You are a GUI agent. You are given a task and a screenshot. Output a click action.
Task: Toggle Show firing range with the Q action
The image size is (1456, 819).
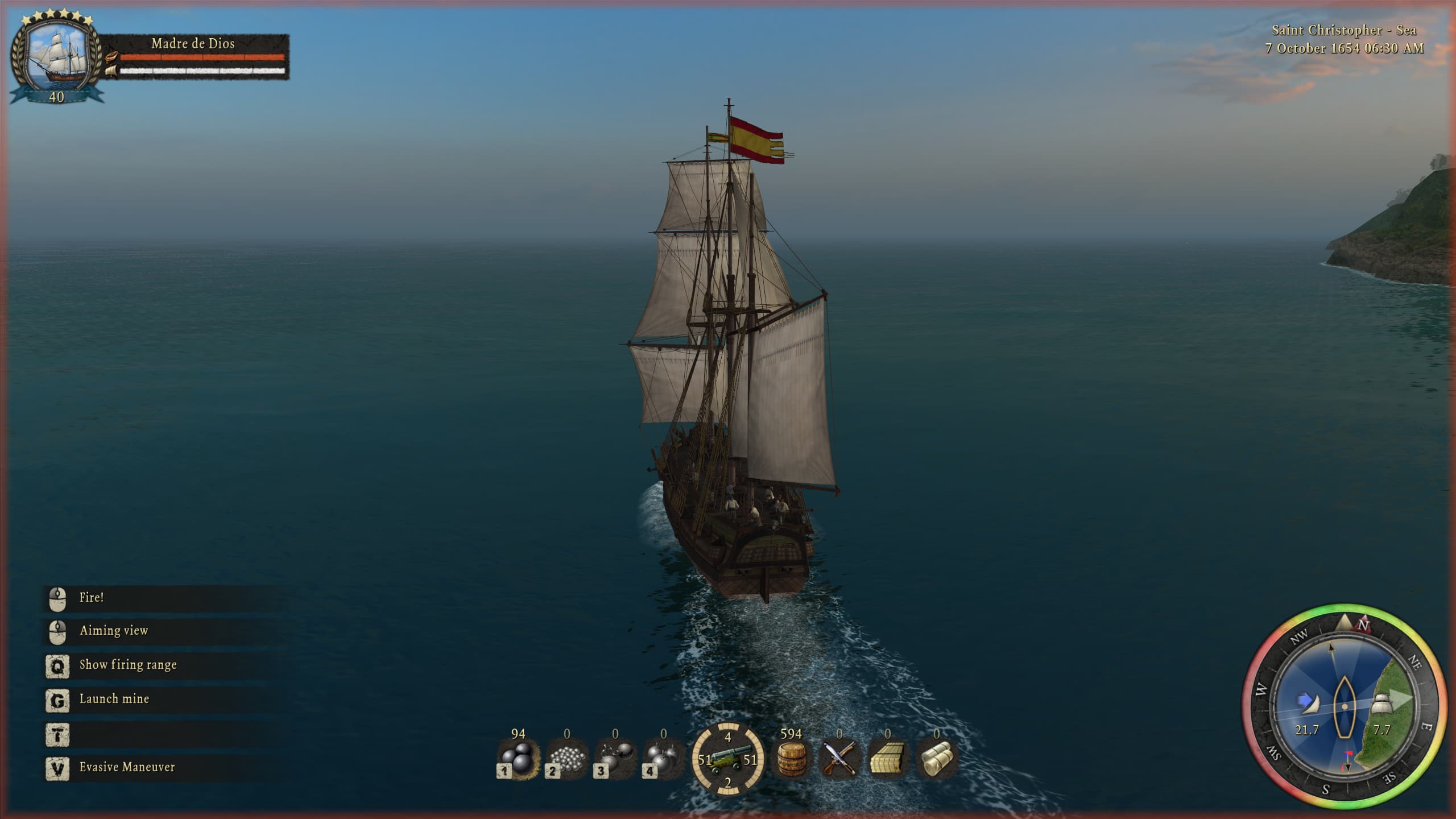coord(129,665)
